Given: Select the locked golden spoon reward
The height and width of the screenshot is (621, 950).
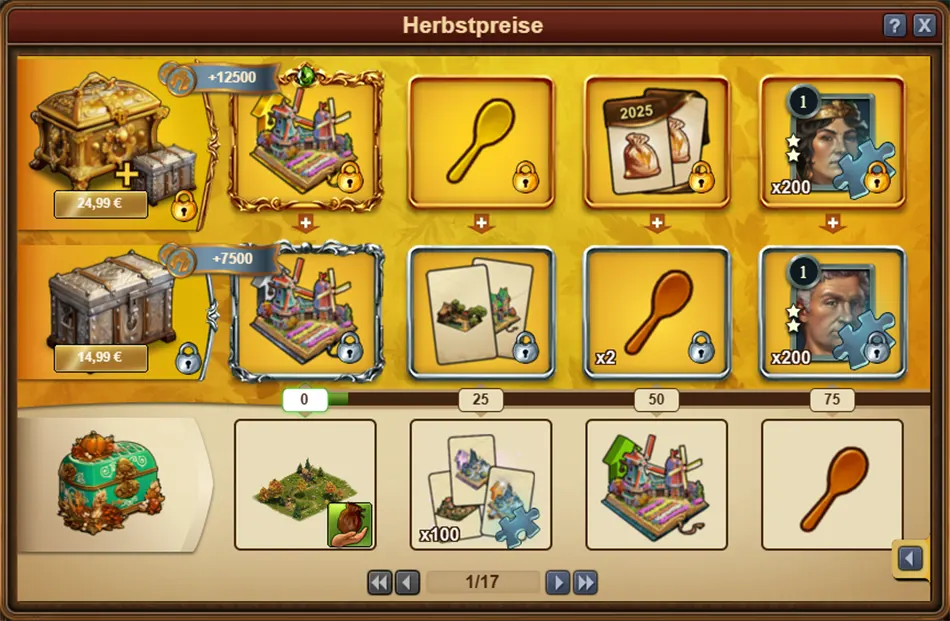Looking at the screenshot, I should [481, 142].
